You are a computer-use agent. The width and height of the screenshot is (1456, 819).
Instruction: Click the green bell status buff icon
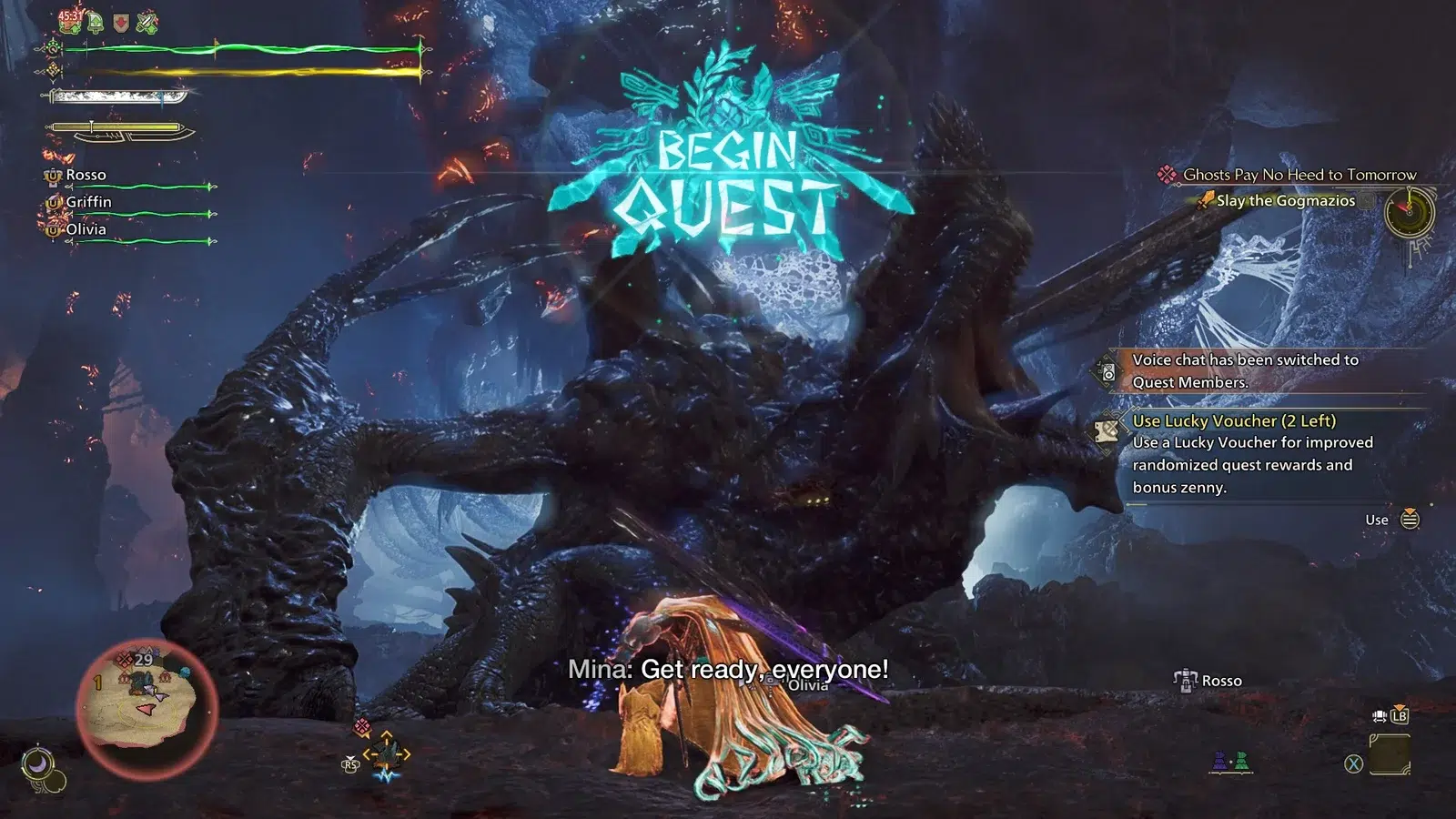tap(96, 22)
